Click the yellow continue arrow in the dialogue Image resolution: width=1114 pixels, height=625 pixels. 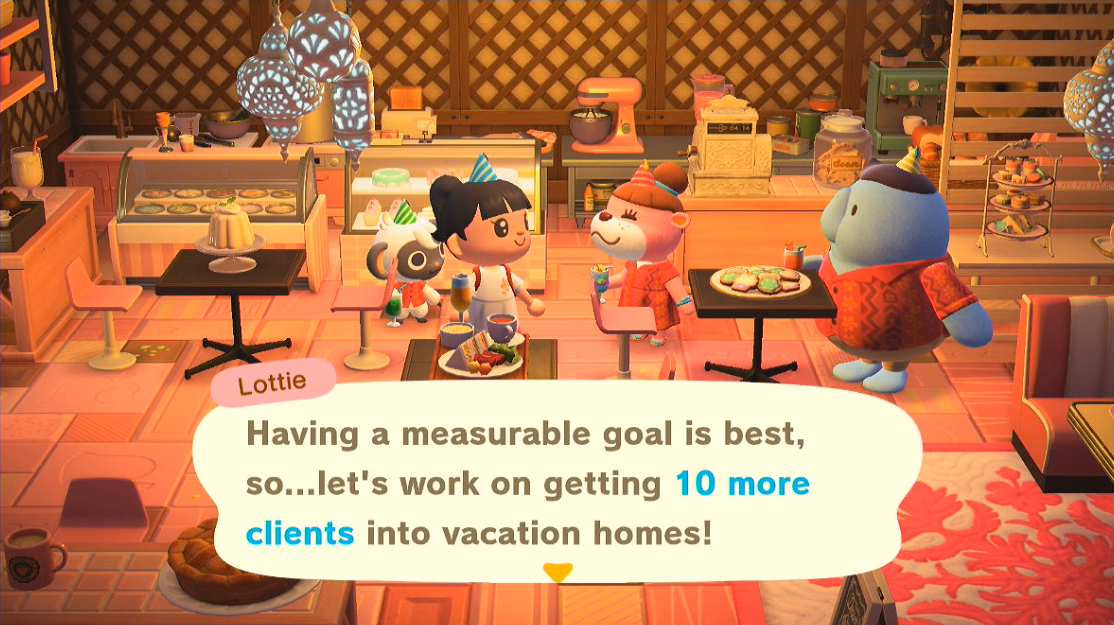557,573
